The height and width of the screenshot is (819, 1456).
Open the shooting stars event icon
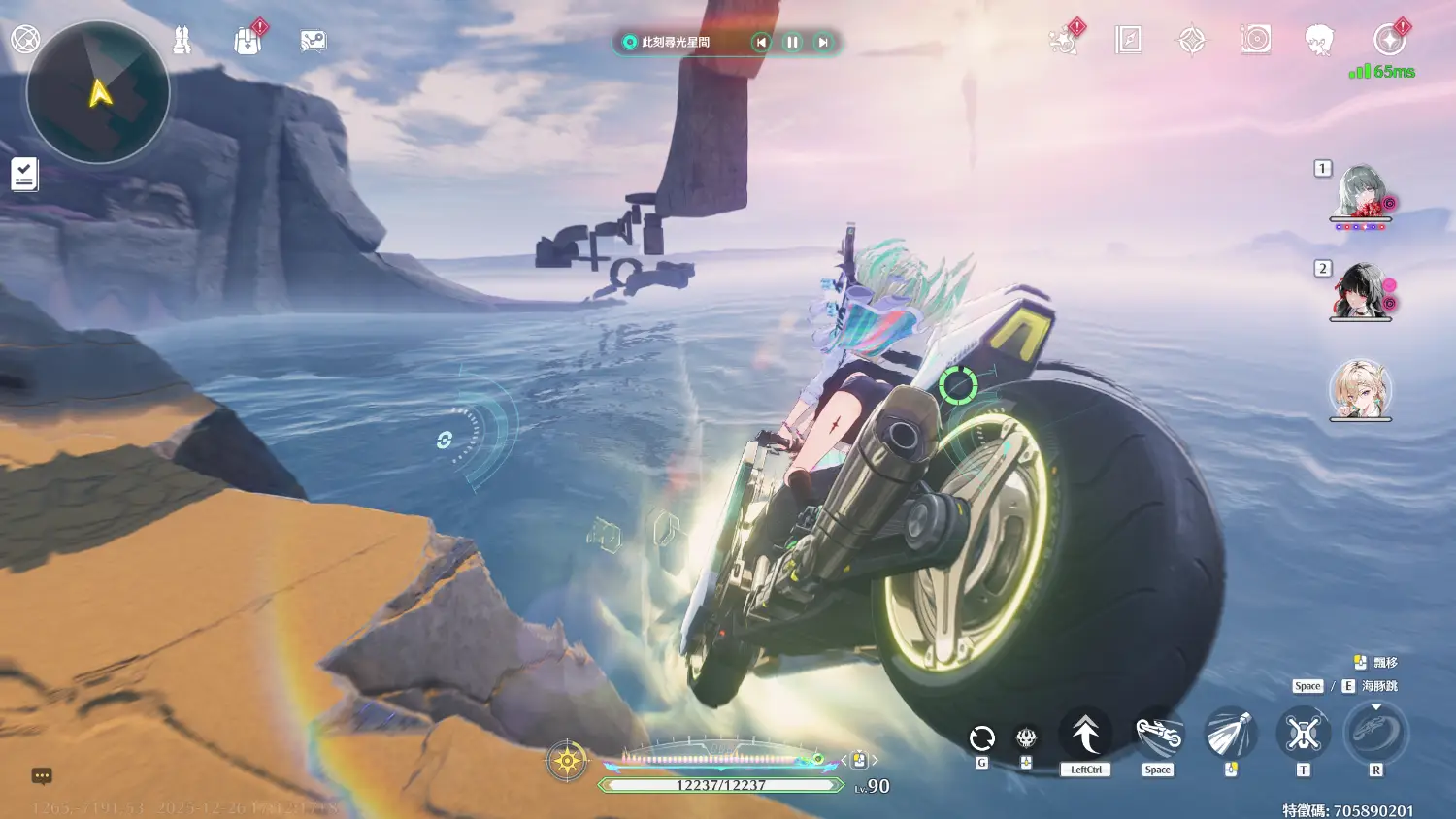click(1065, 41)
